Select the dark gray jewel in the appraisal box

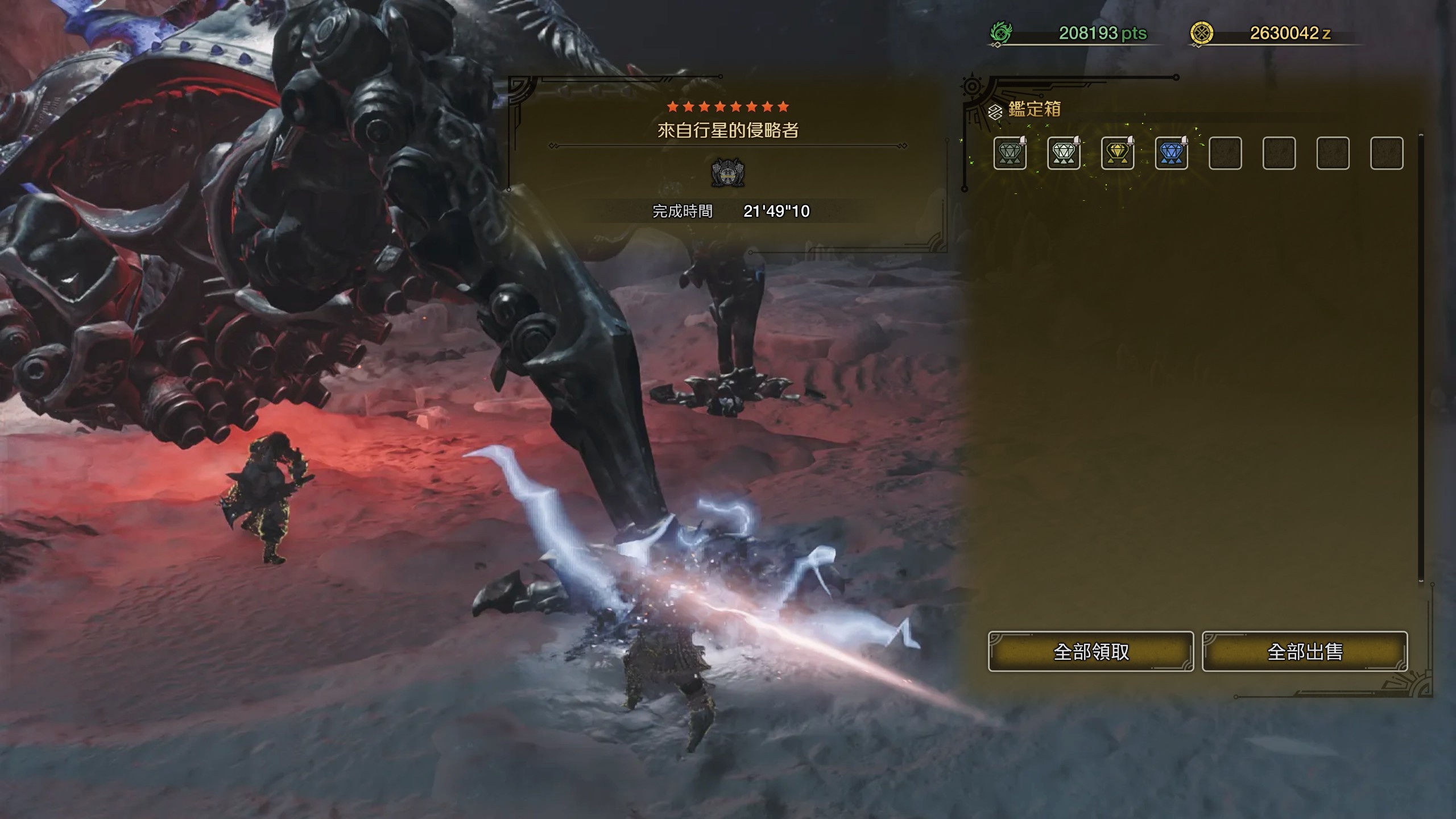(1010, 153)
